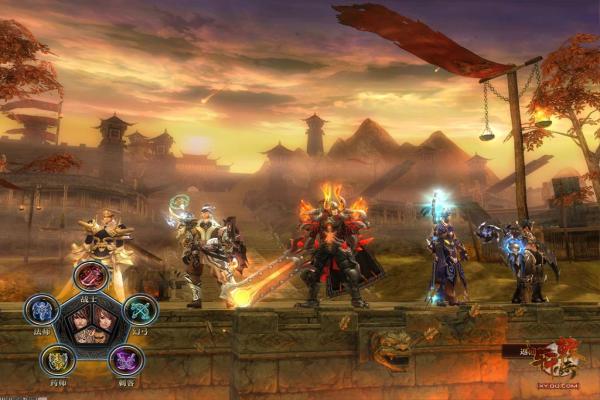The width and height of the screenshot is (600, 400).
Task: Pick the teal bow Archer class icon
Action: pyautogui.click(x=141, y=310)
